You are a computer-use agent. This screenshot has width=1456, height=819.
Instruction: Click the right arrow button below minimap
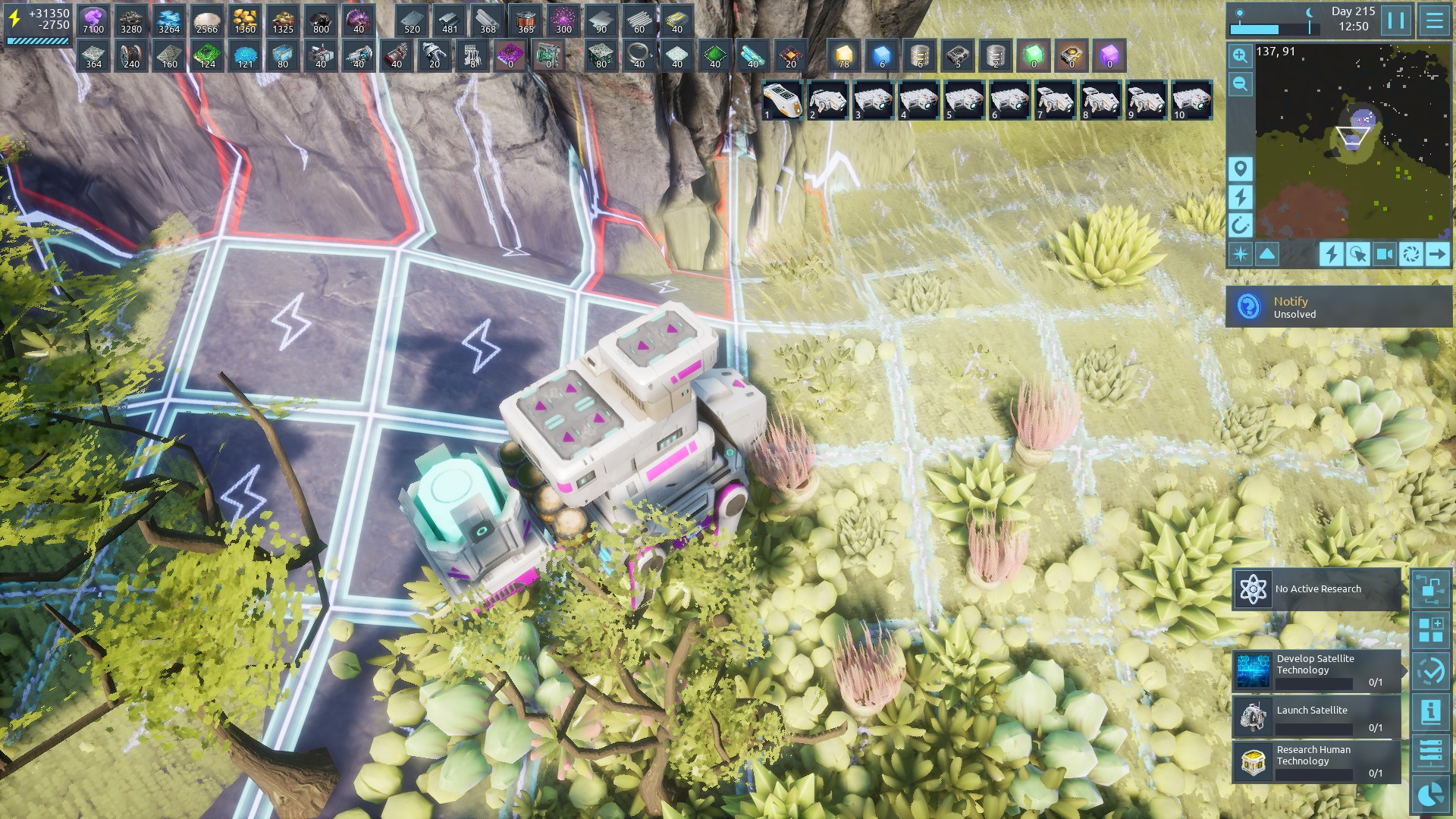click(1437, 254)
